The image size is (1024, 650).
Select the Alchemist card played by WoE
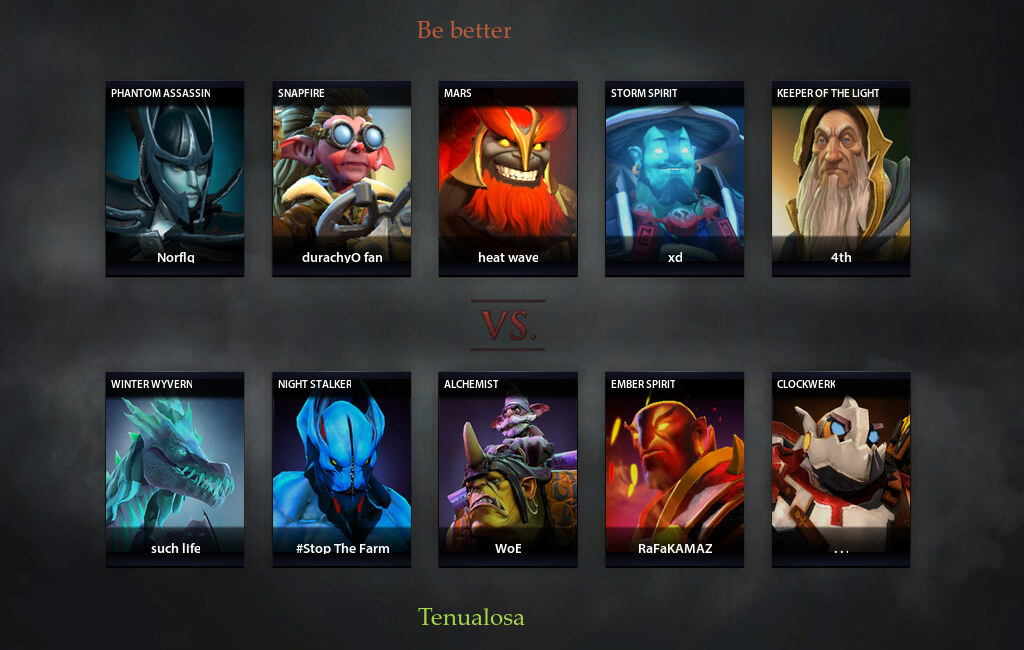(x=508, y=469)
